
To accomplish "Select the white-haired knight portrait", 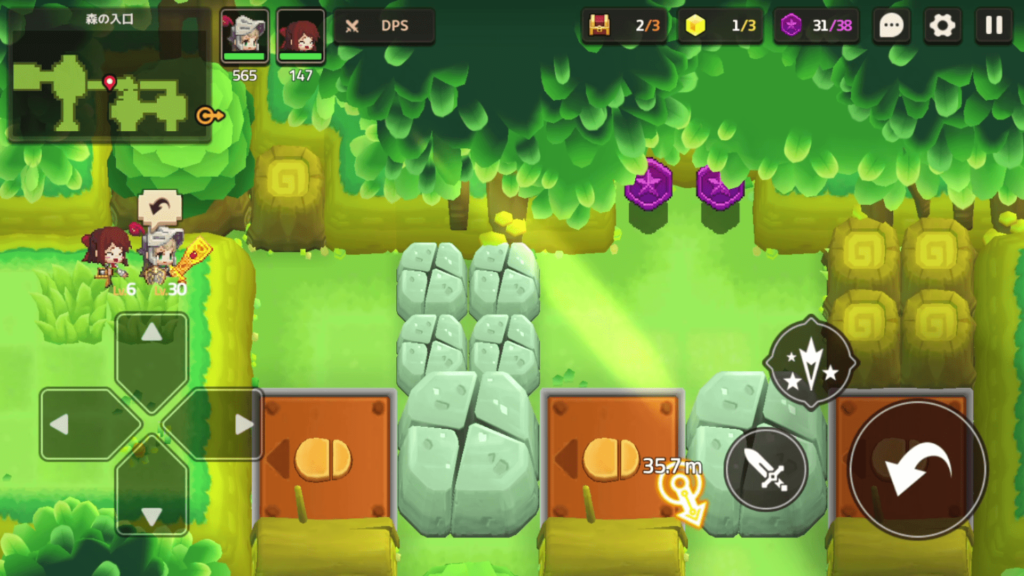I will coord(245,36).
